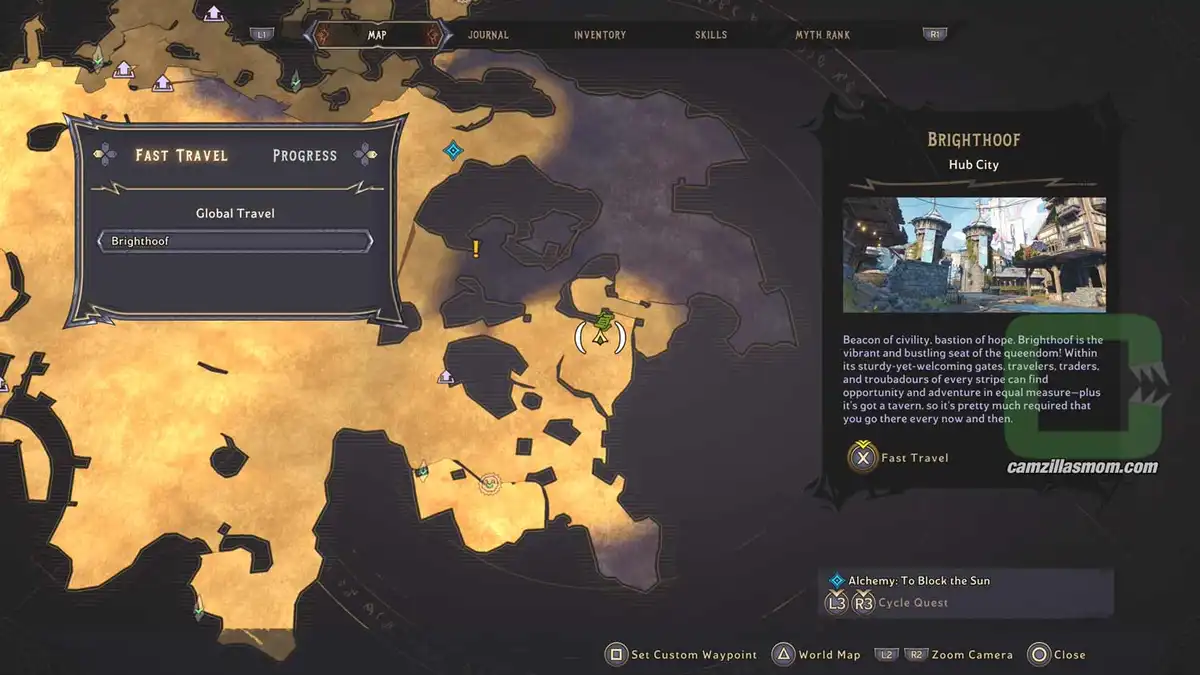Click the camzillasmom.com watermark link
This screenshot has width=1200, height=675.
(1083, 467)
